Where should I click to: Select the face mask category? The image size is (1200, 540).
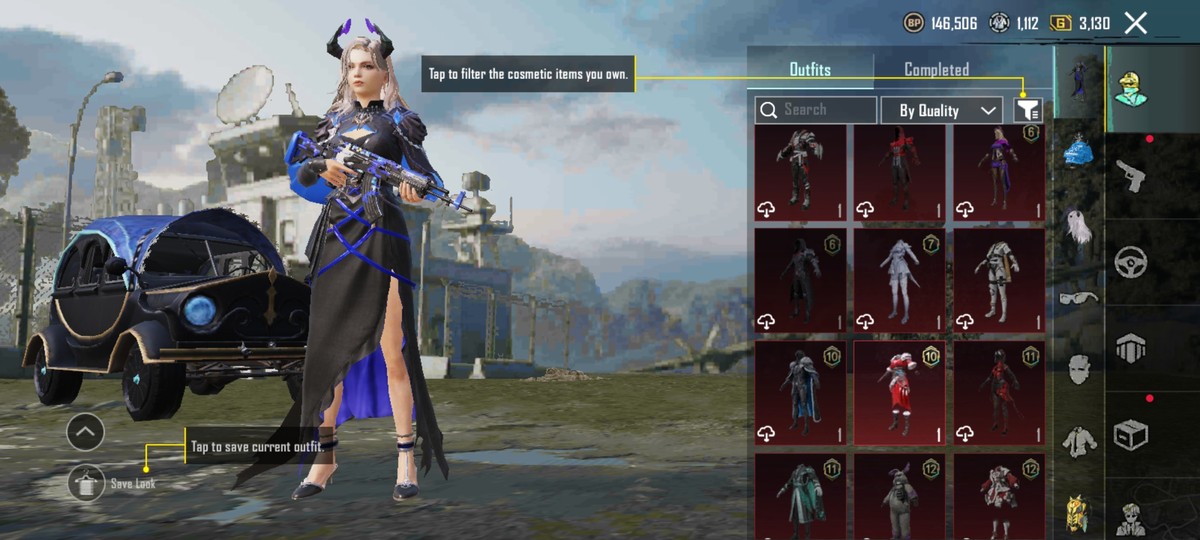point(1078,368)
